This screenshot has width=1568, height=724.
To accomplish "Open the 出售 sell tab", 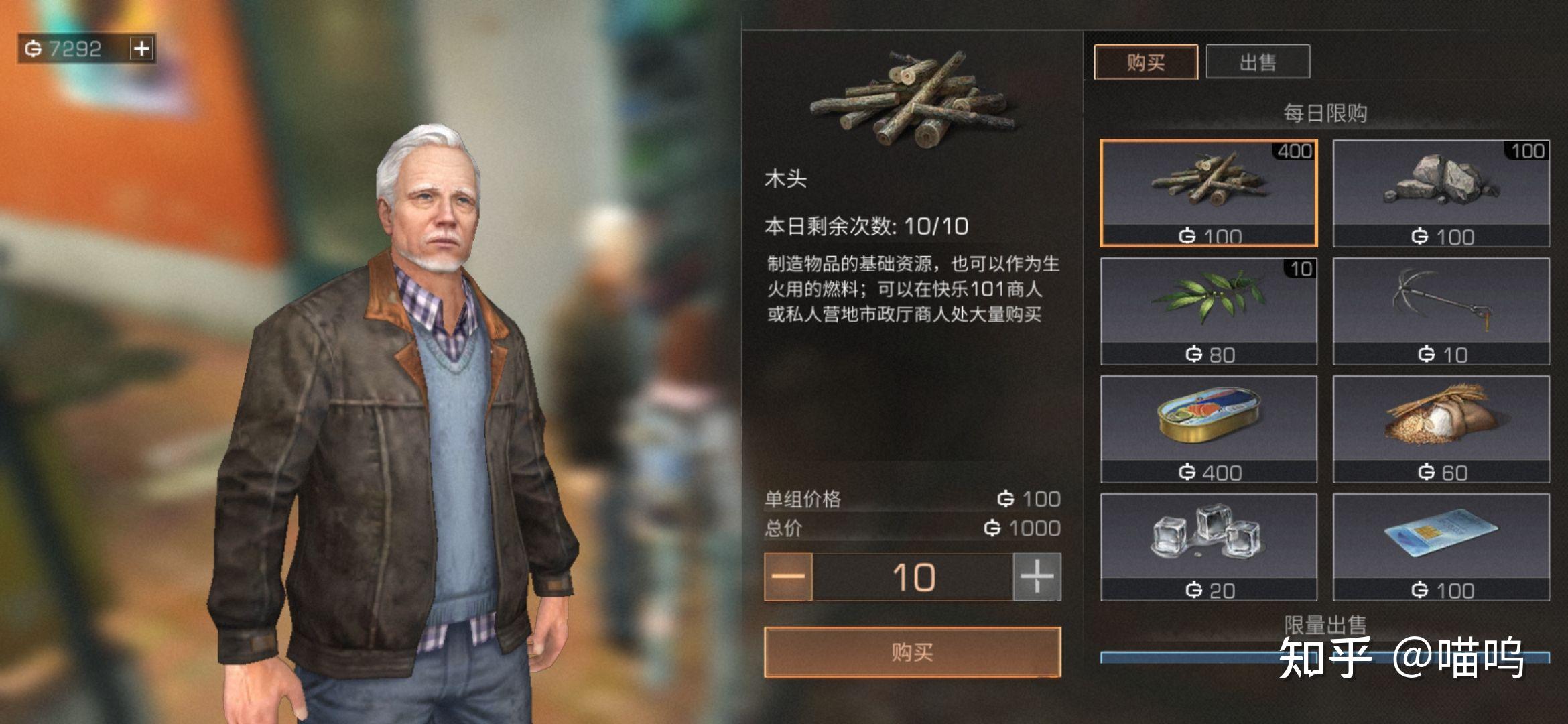I will coord(1257,62).
